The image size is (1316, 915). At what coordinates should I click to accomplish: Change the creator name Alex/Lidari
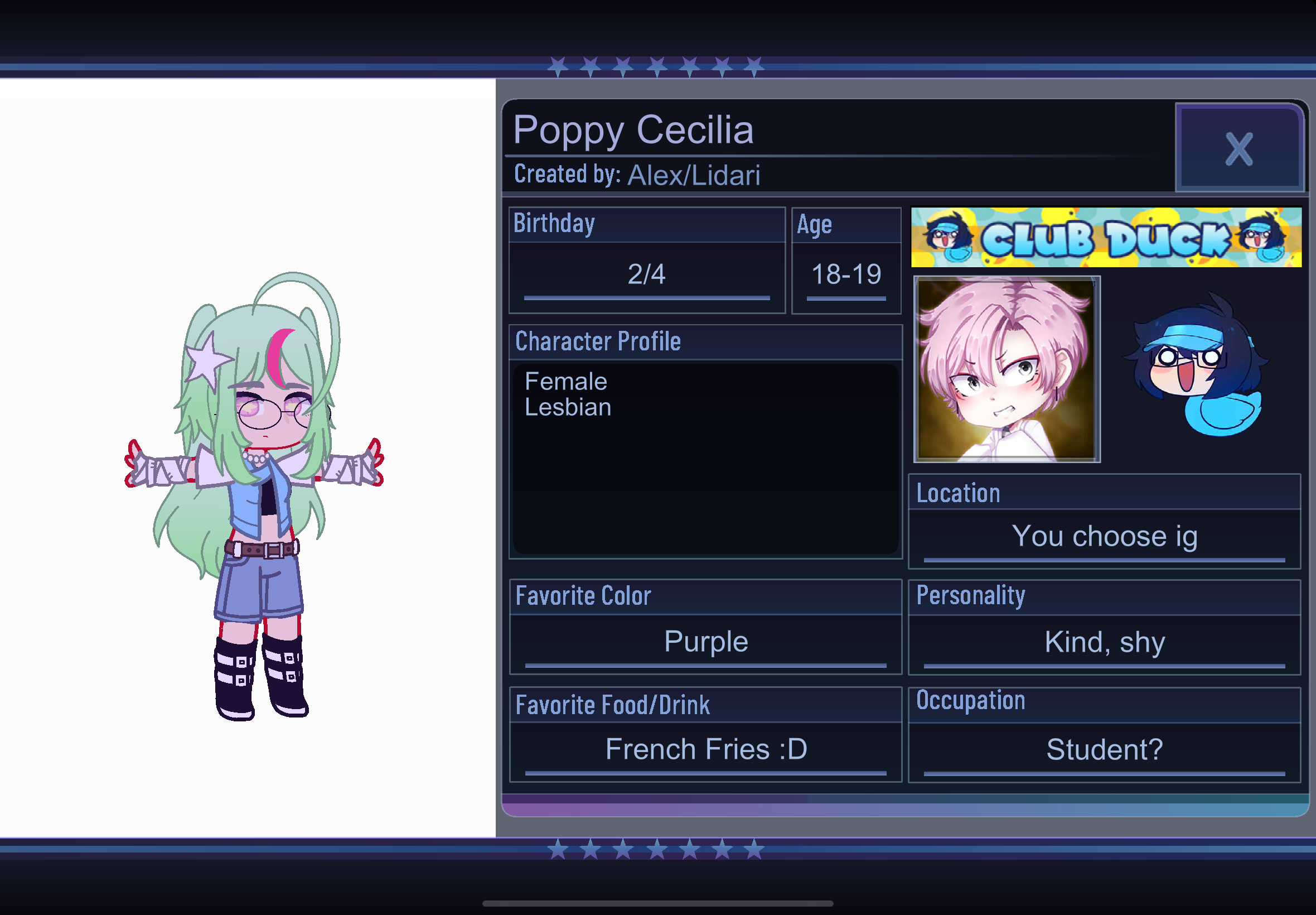pyautogui.click(x=693, y=175)
